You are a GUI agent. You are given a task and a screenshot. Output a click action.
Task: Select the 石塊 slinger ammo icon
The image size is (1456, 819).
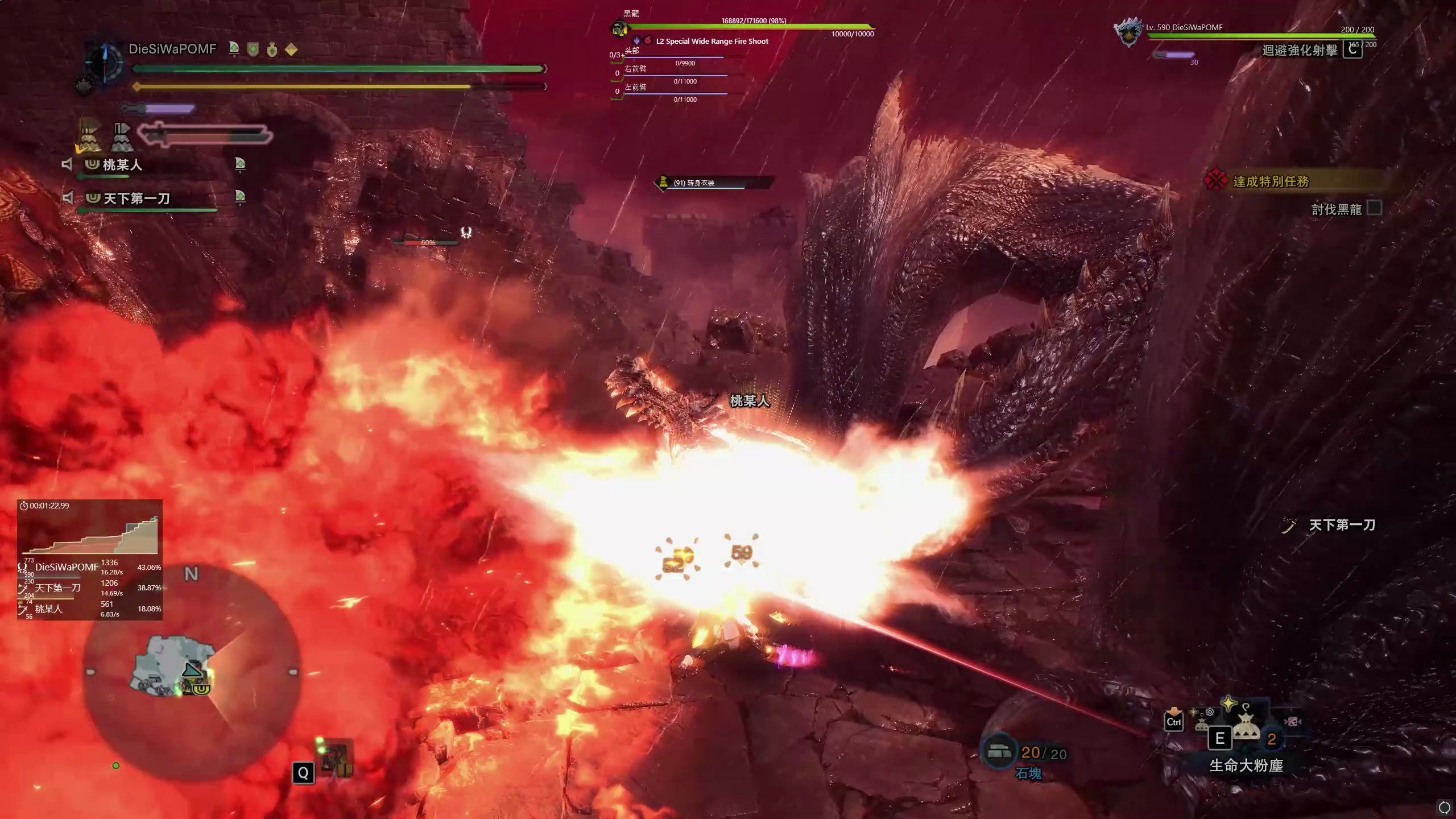point(999,752)
